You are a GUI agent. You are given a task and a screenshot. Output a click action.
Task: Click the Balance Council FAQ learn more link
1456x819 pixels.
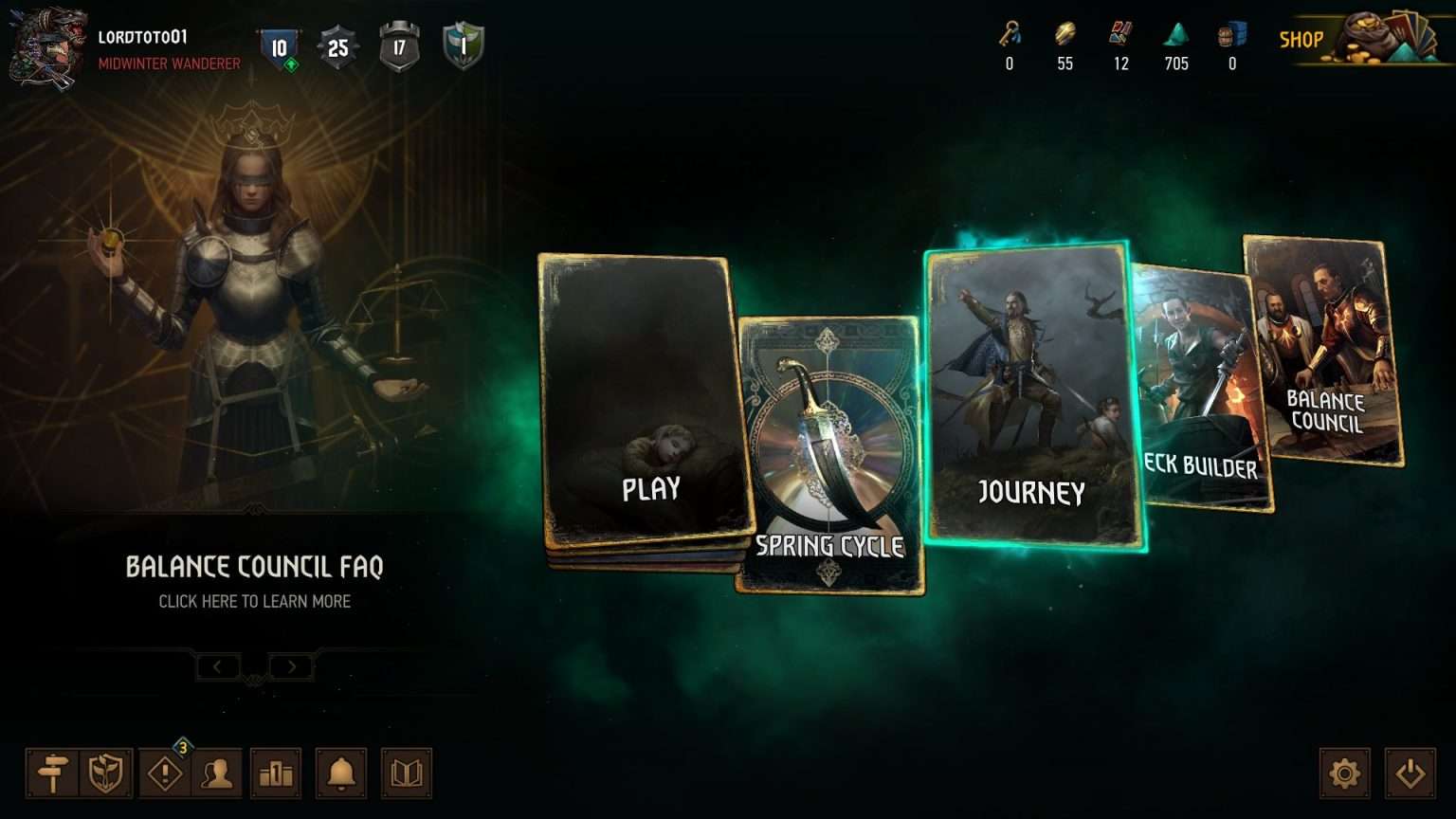click(254, 601)
